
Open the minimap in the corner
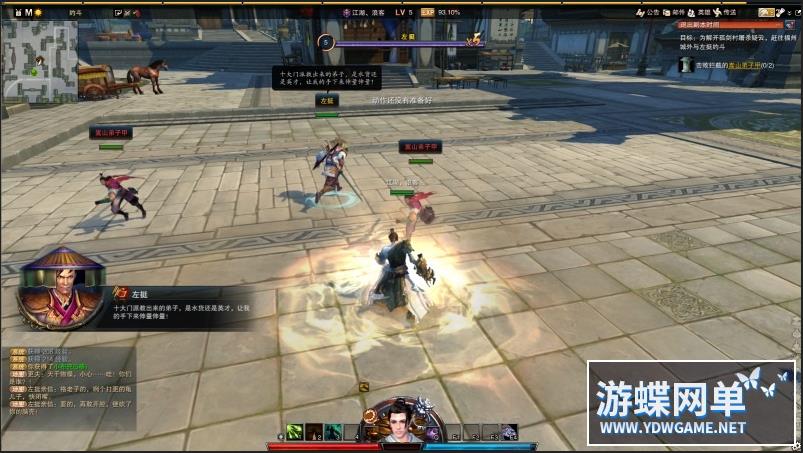40,62
